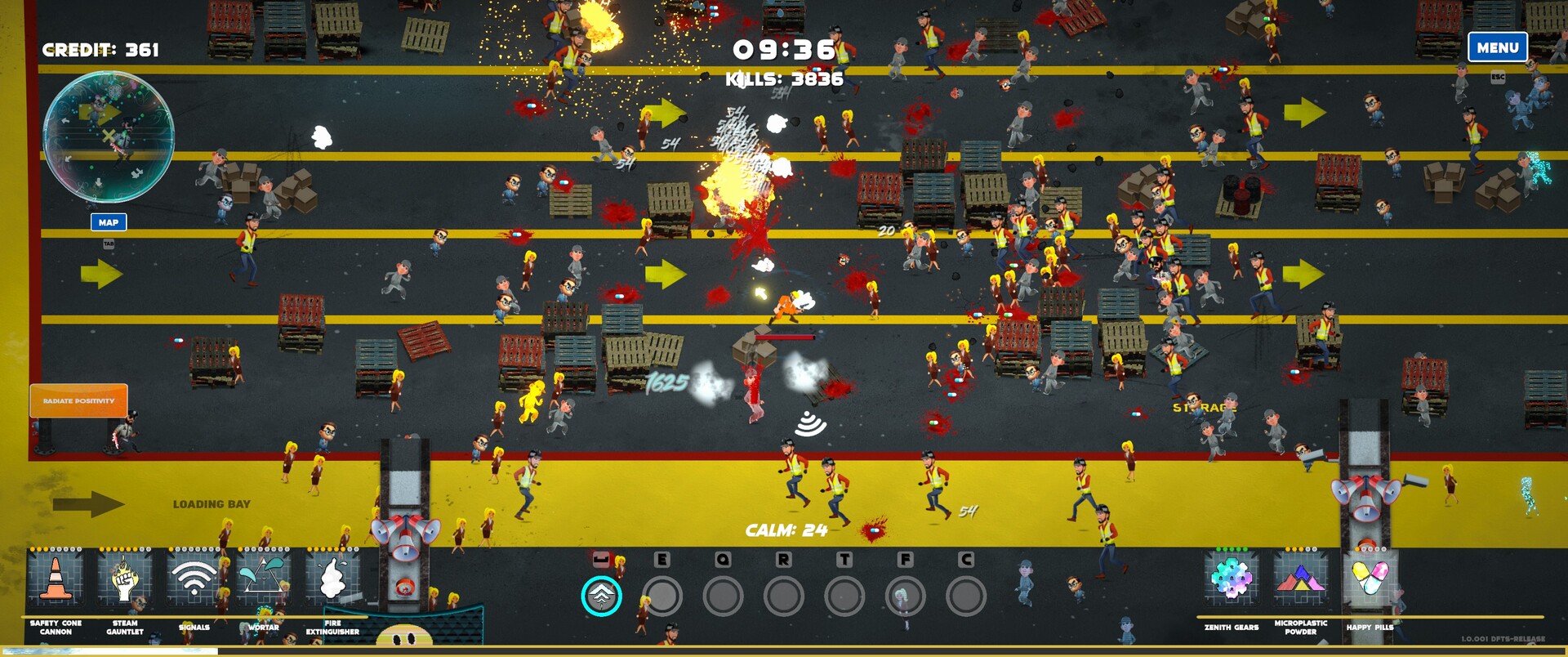Select the Signals weapon icon

194,579
